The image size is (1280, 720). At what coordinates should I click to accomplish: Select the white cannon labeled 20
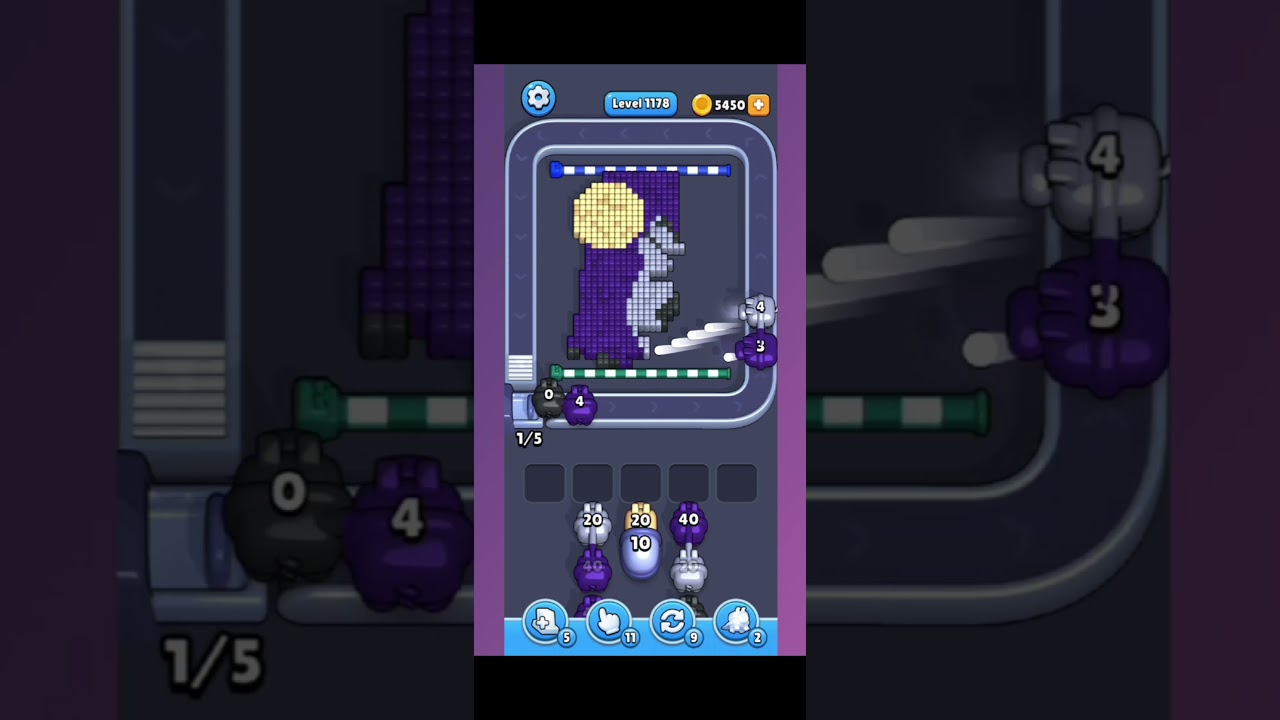click(592, 521)
